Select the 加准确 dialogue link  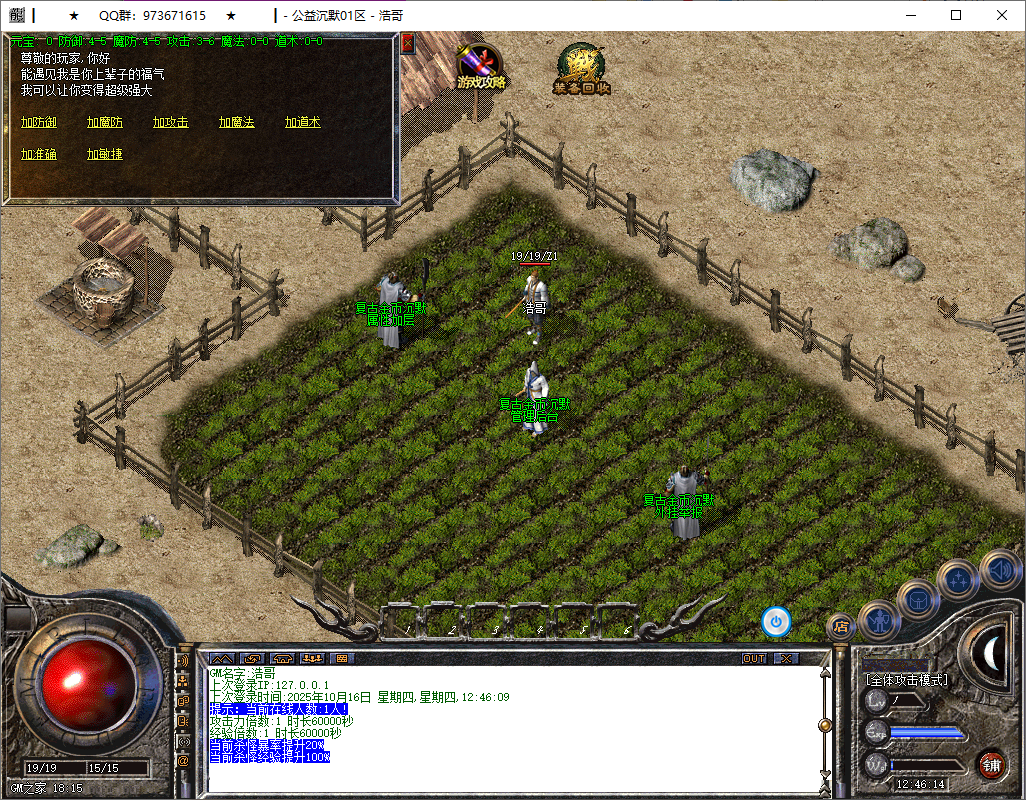[x=39, y=154]
